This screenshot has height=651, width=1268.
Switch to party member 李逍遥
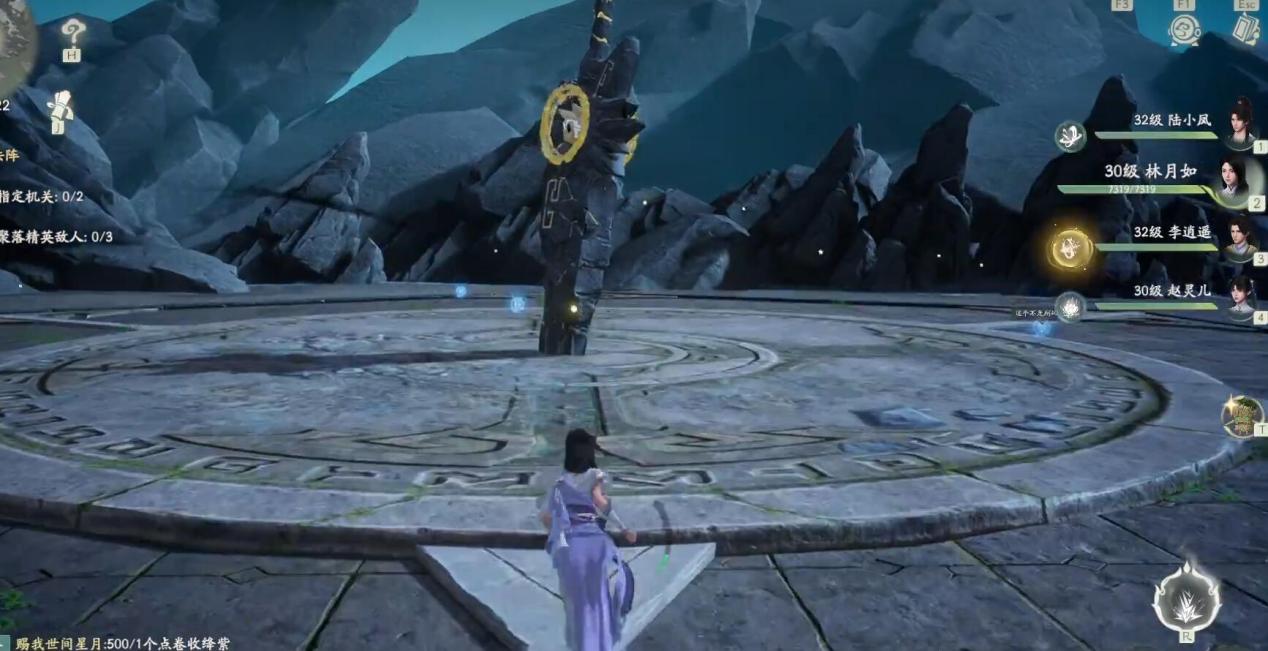[1241, 238]
